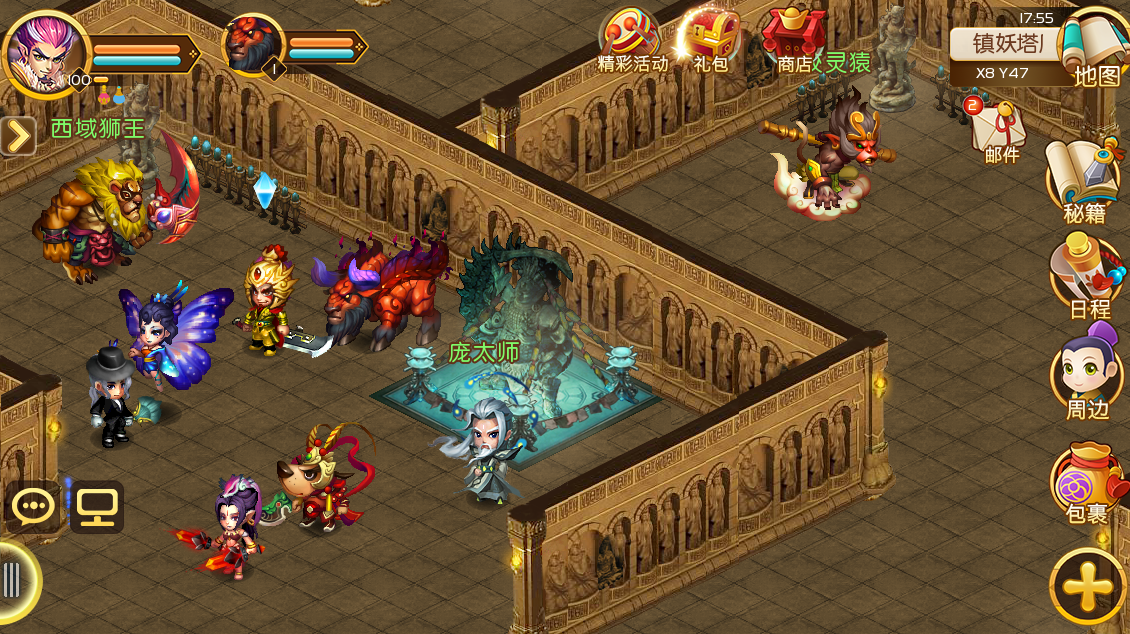This screenshot has width=1130, height=634.
Task: Click the monitor screen icon button
Action: coord(96,507)
